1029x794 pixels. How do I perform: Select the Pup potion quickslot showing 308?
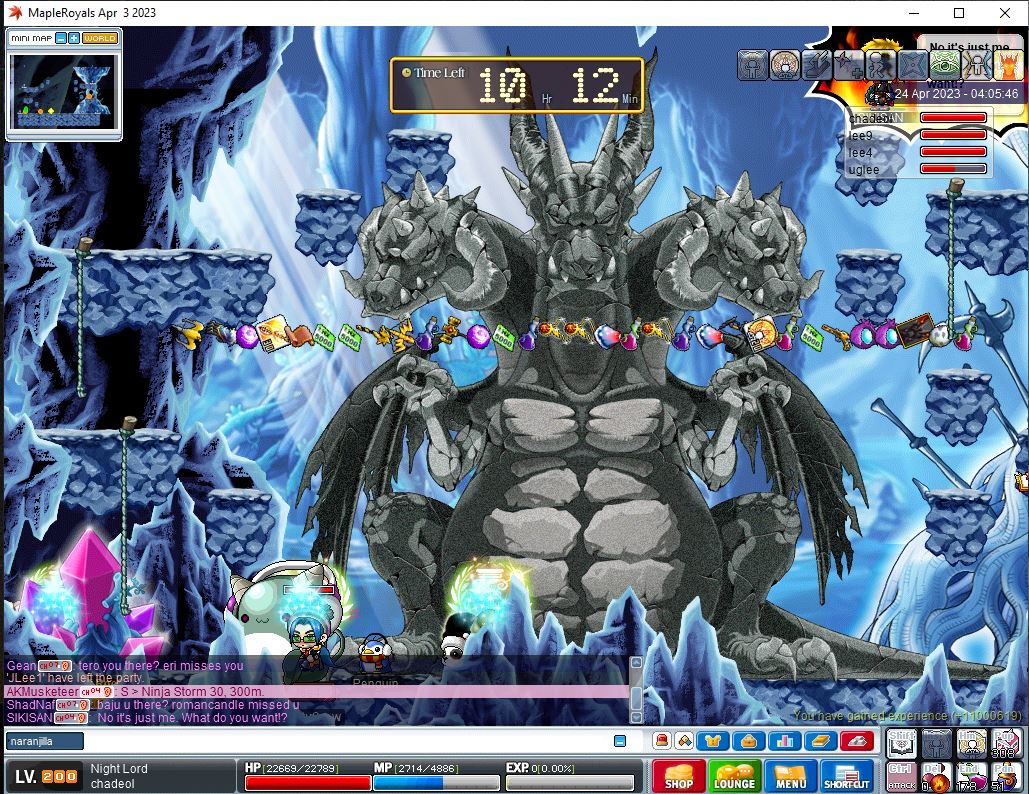click(1005, 743)
